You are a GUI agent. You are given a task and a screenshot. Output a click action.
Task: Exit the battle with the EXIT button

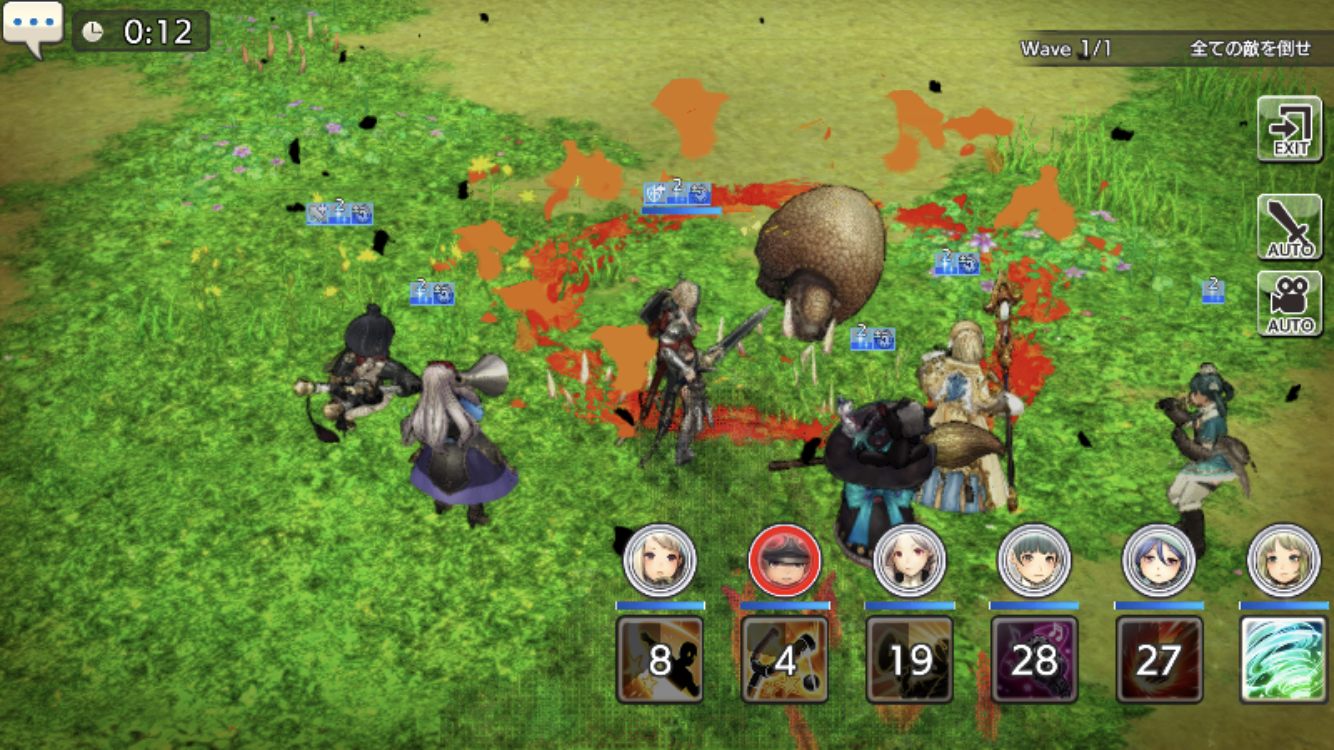coord(1289,129)
